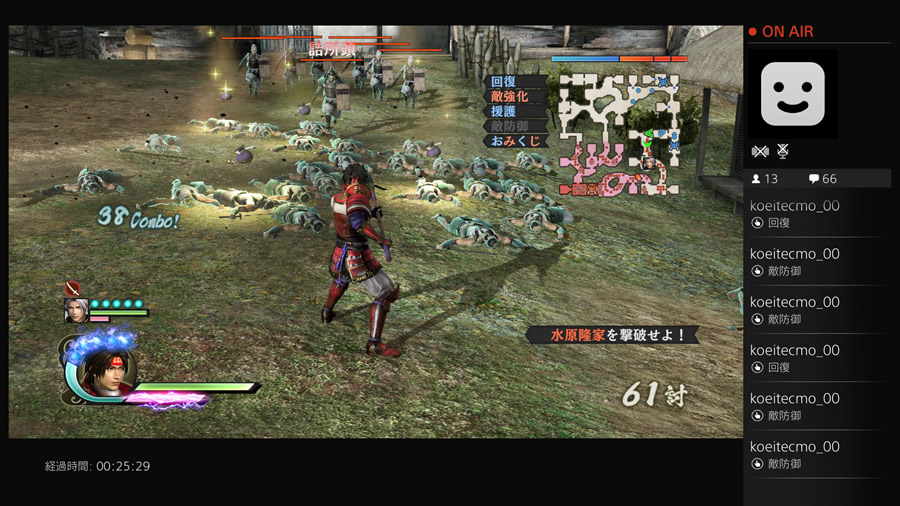
Task: Show the viewer count of 13
Action: pyautogui.click(x=765, y=179)
